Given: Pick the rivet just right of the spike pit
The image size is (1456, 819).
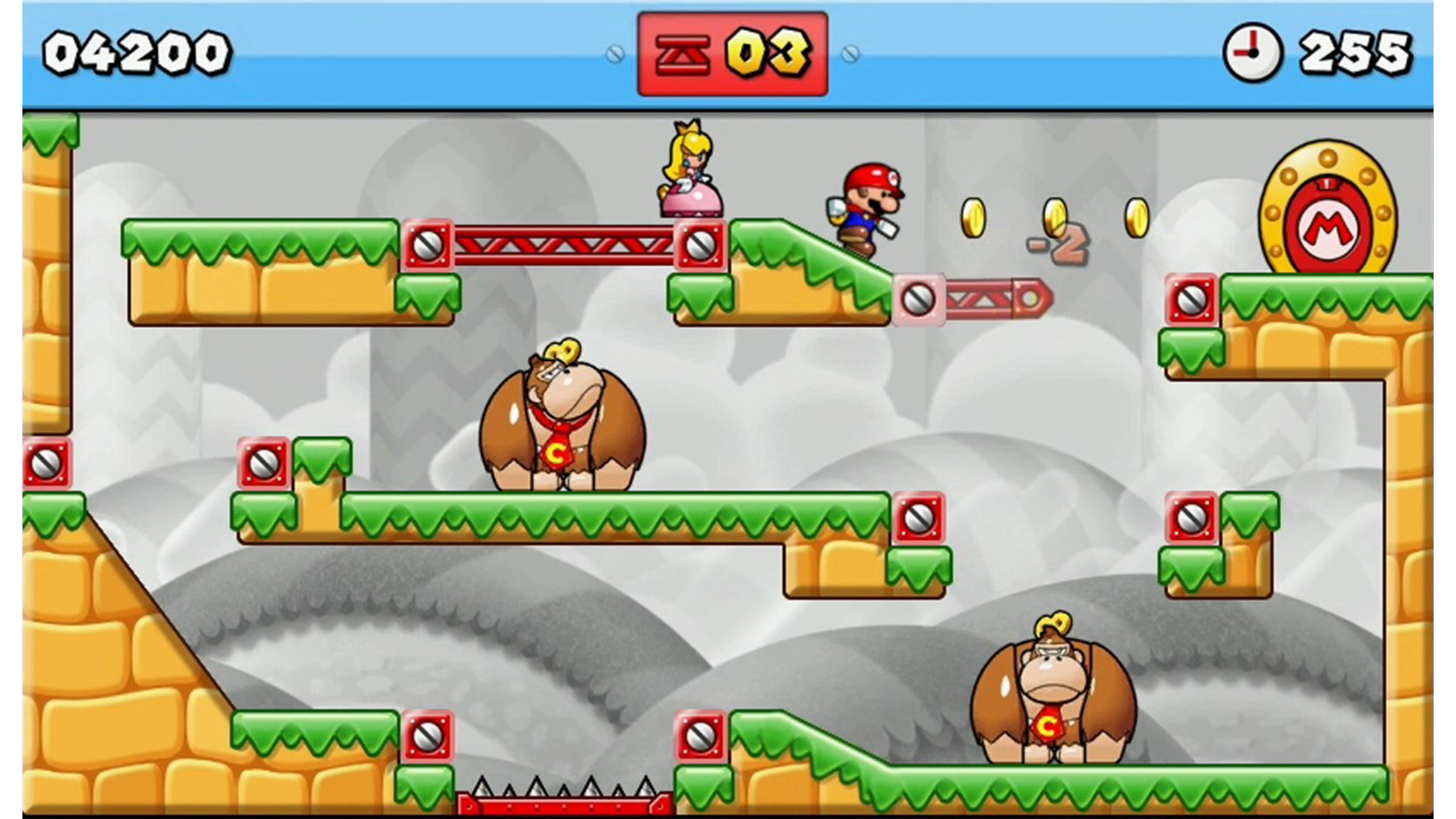Looking at the screenshot, I should [699, 736].
